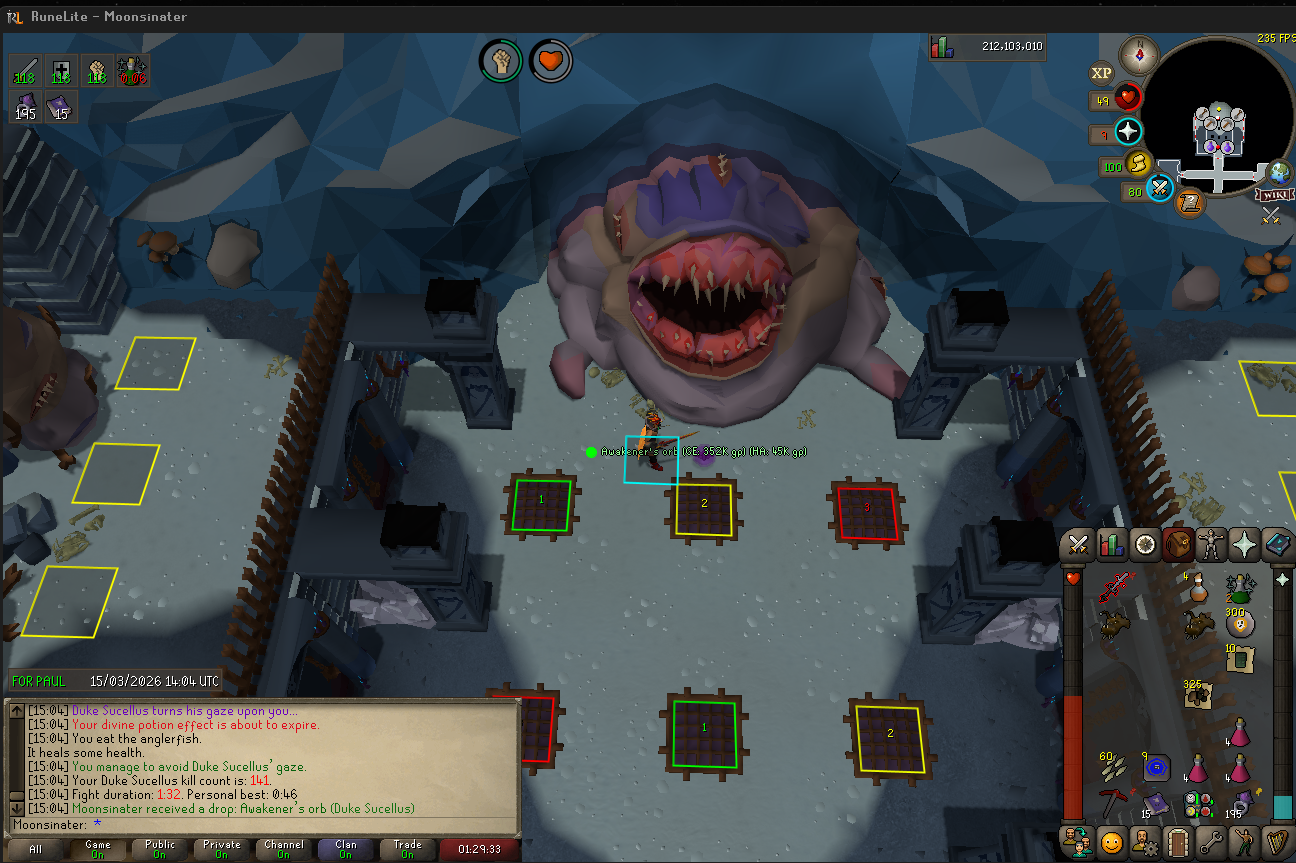Select the stack of 300 skull-marked runes
This screenshot has height=863, width=1296.
click(1240, 622)
